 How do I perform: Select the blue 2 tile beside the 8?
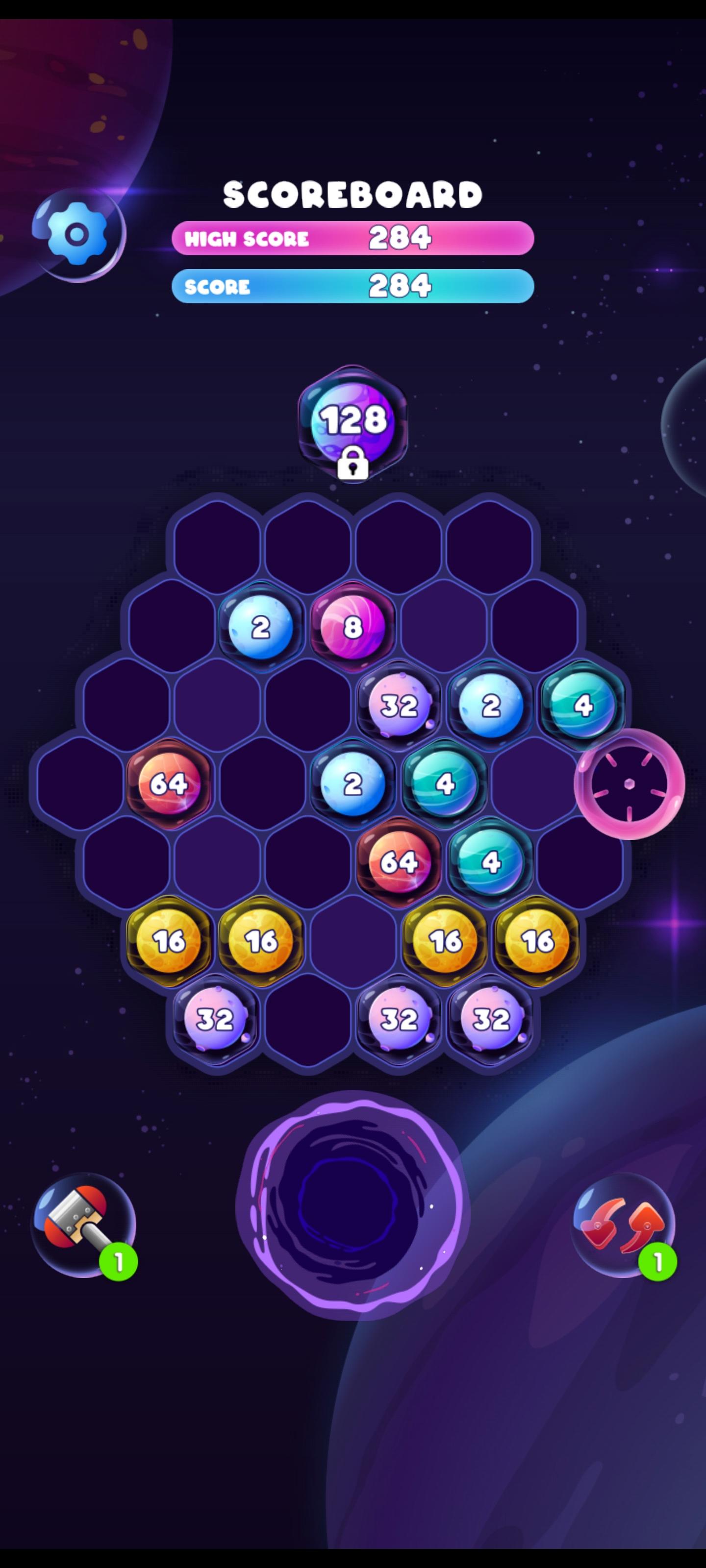tap(261, 627)
